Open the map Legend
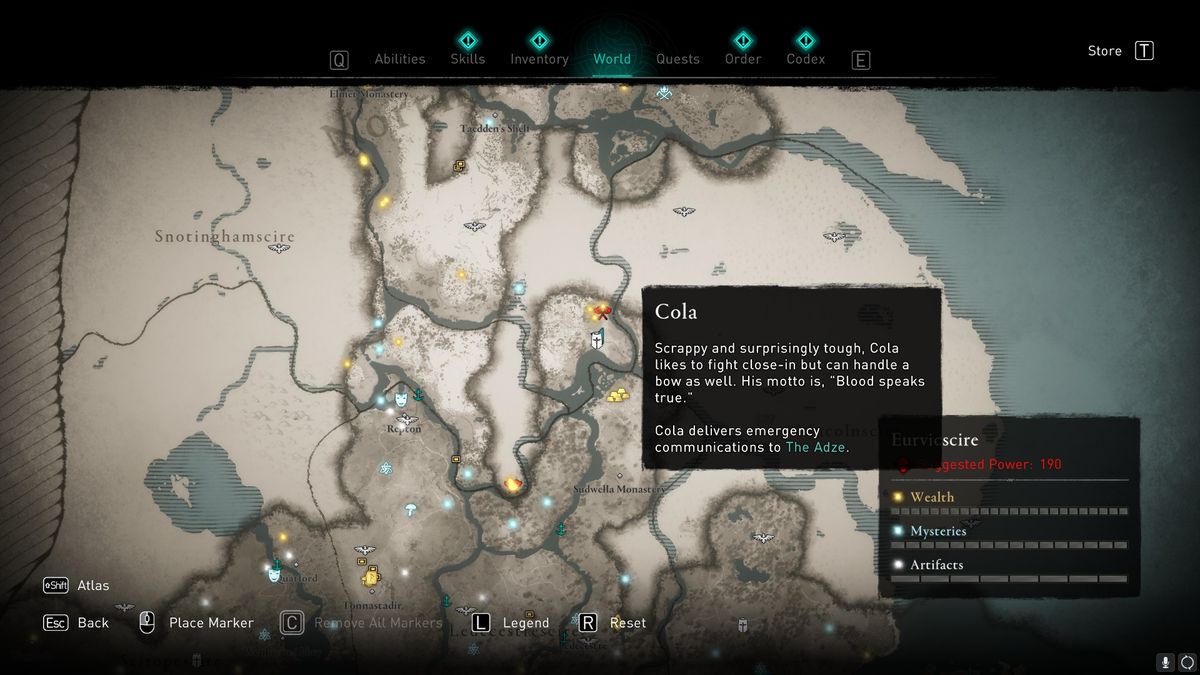The height and width of the screenshot is (675, 1200). point(525,623)
